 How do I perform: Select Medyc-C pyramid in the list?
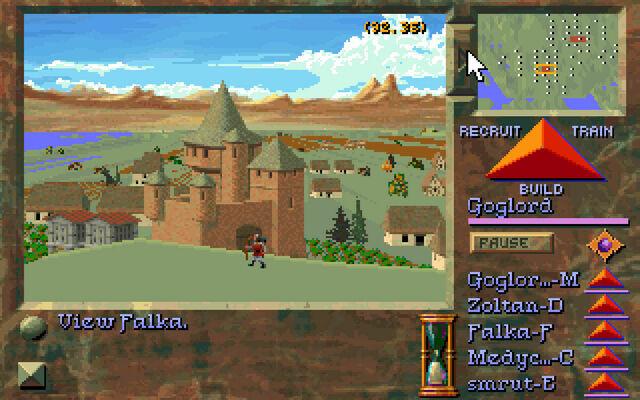603,356
